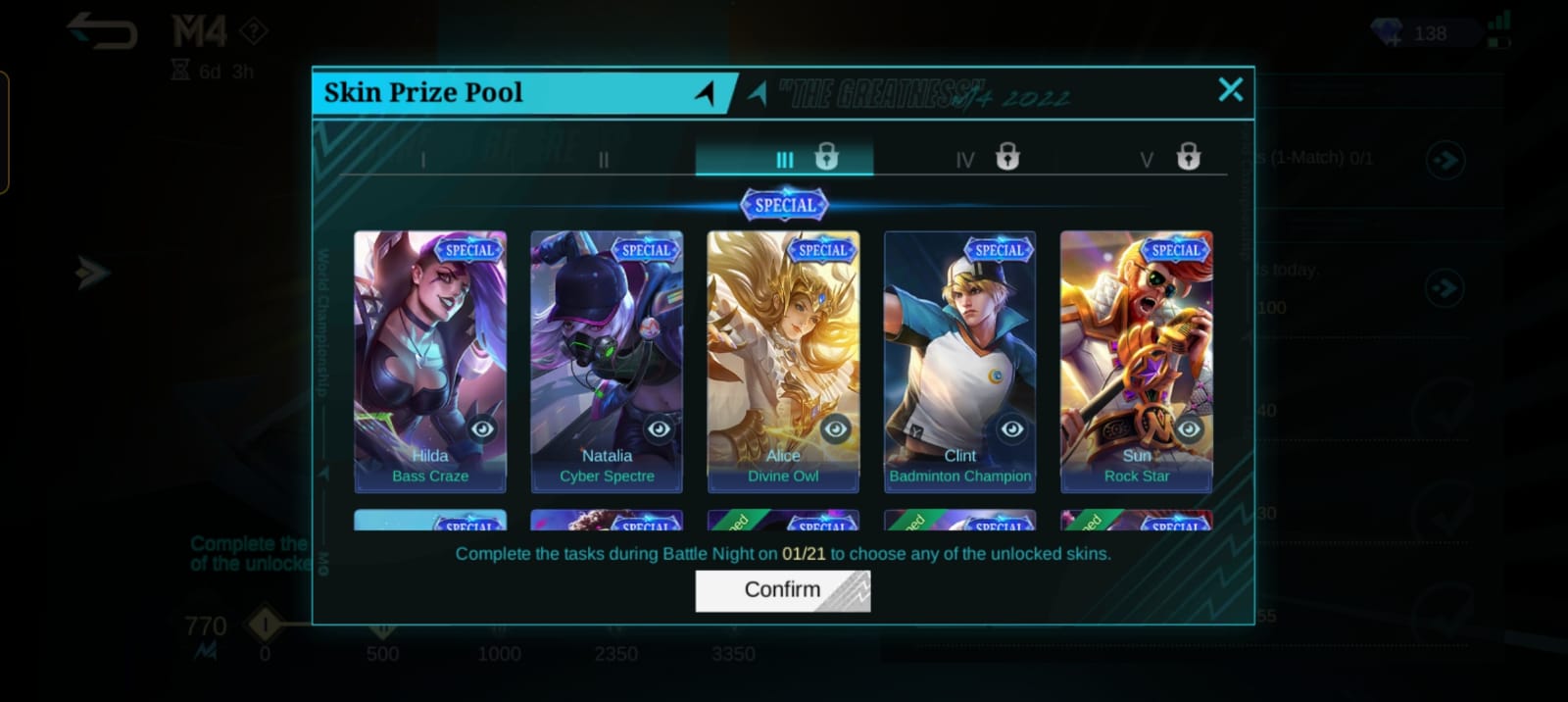The height and width of the screenshot is (702, 1568).
Task: Preview Hilda skin with eye icon
Action: [x=482, y=428]
